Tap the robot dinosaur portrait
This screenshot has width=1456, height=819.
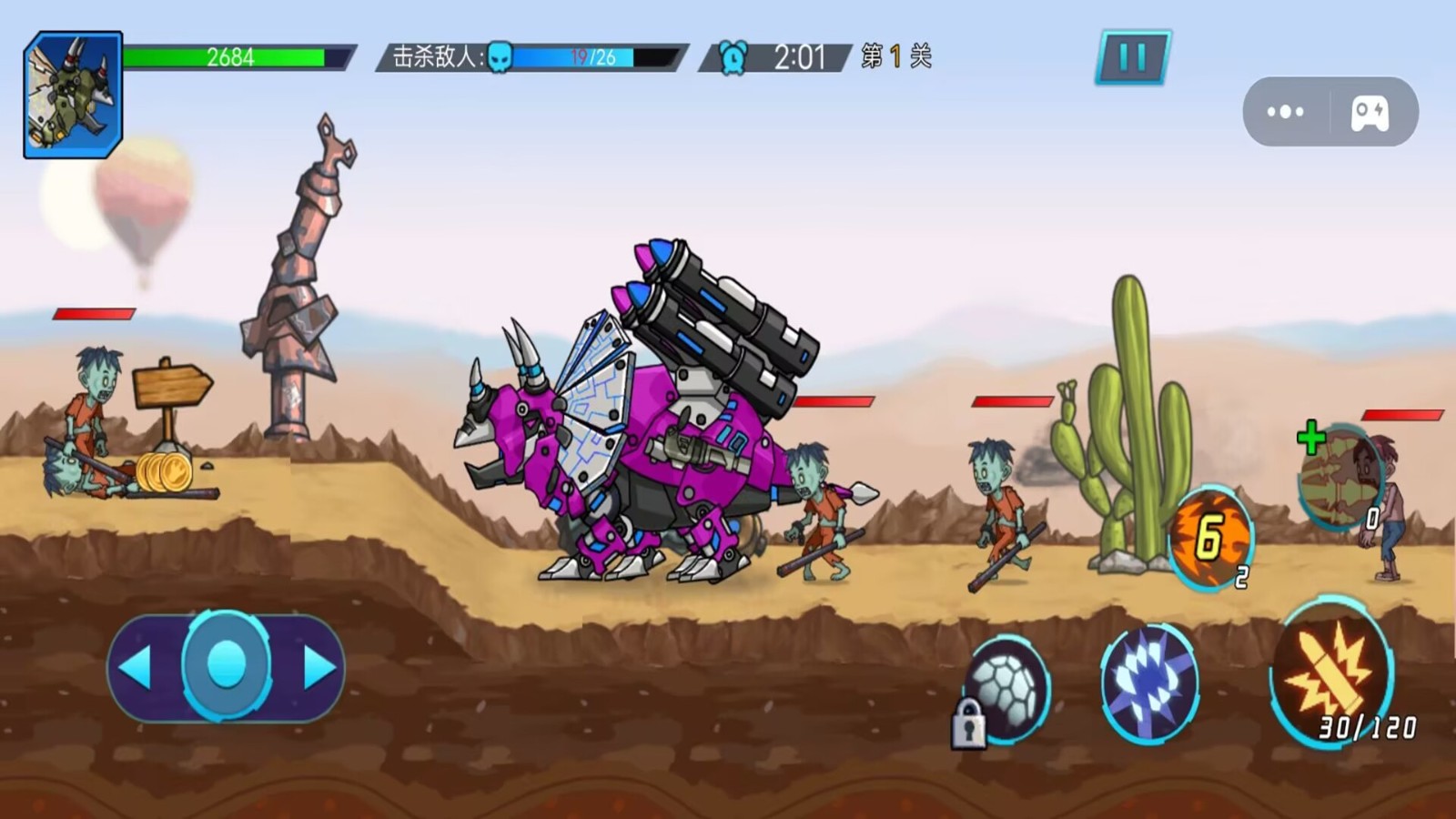tap(73, 95)
